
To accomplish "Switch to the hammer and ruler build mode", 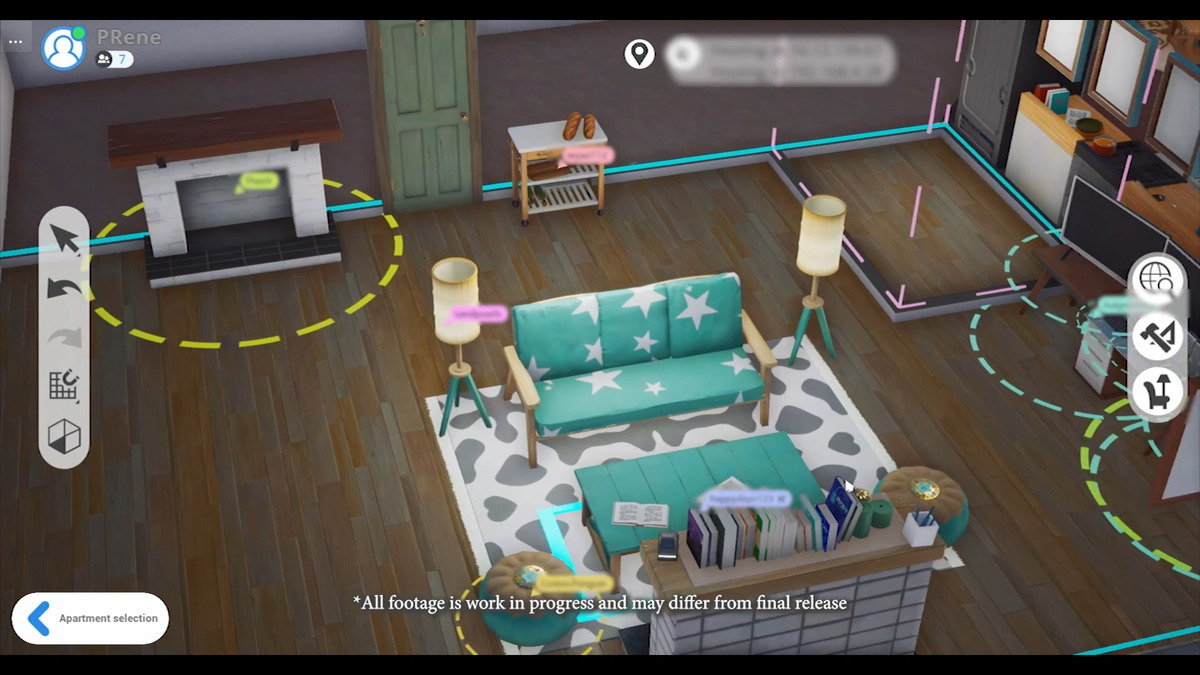I will tap(1158, 335).
